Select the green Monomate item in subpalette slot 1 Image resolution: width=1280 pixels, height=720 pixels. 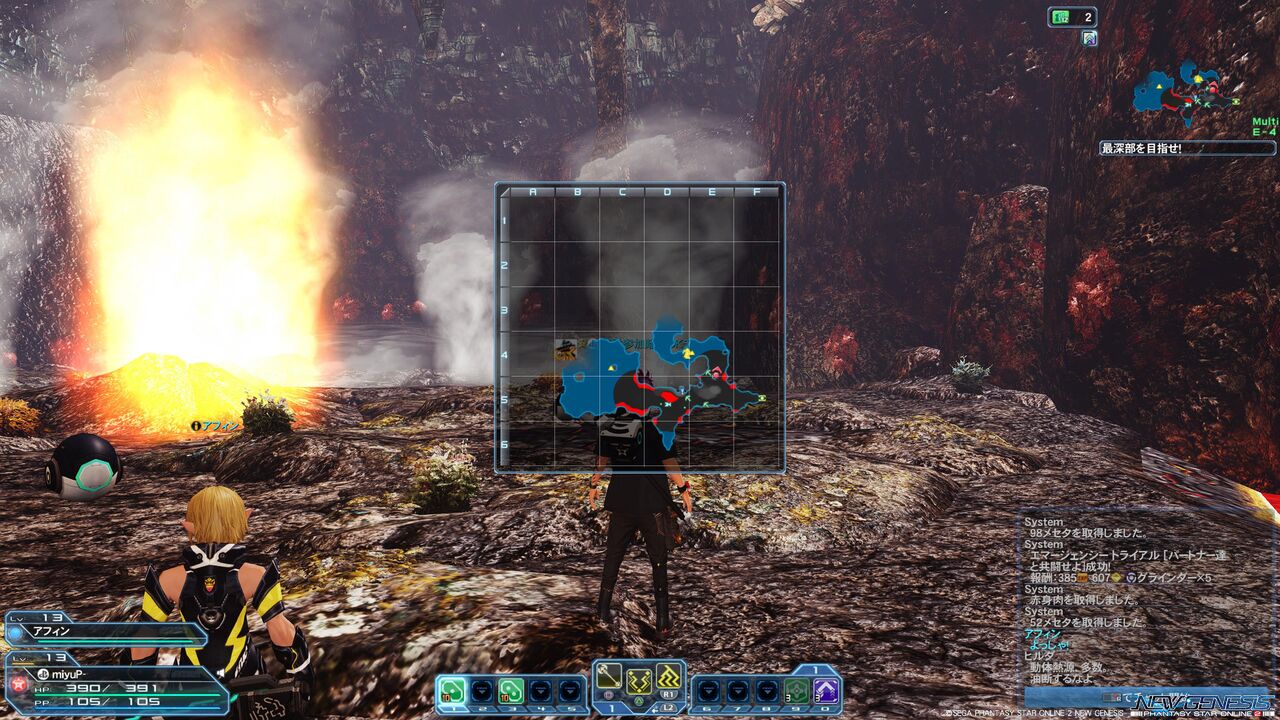[451, 689]
